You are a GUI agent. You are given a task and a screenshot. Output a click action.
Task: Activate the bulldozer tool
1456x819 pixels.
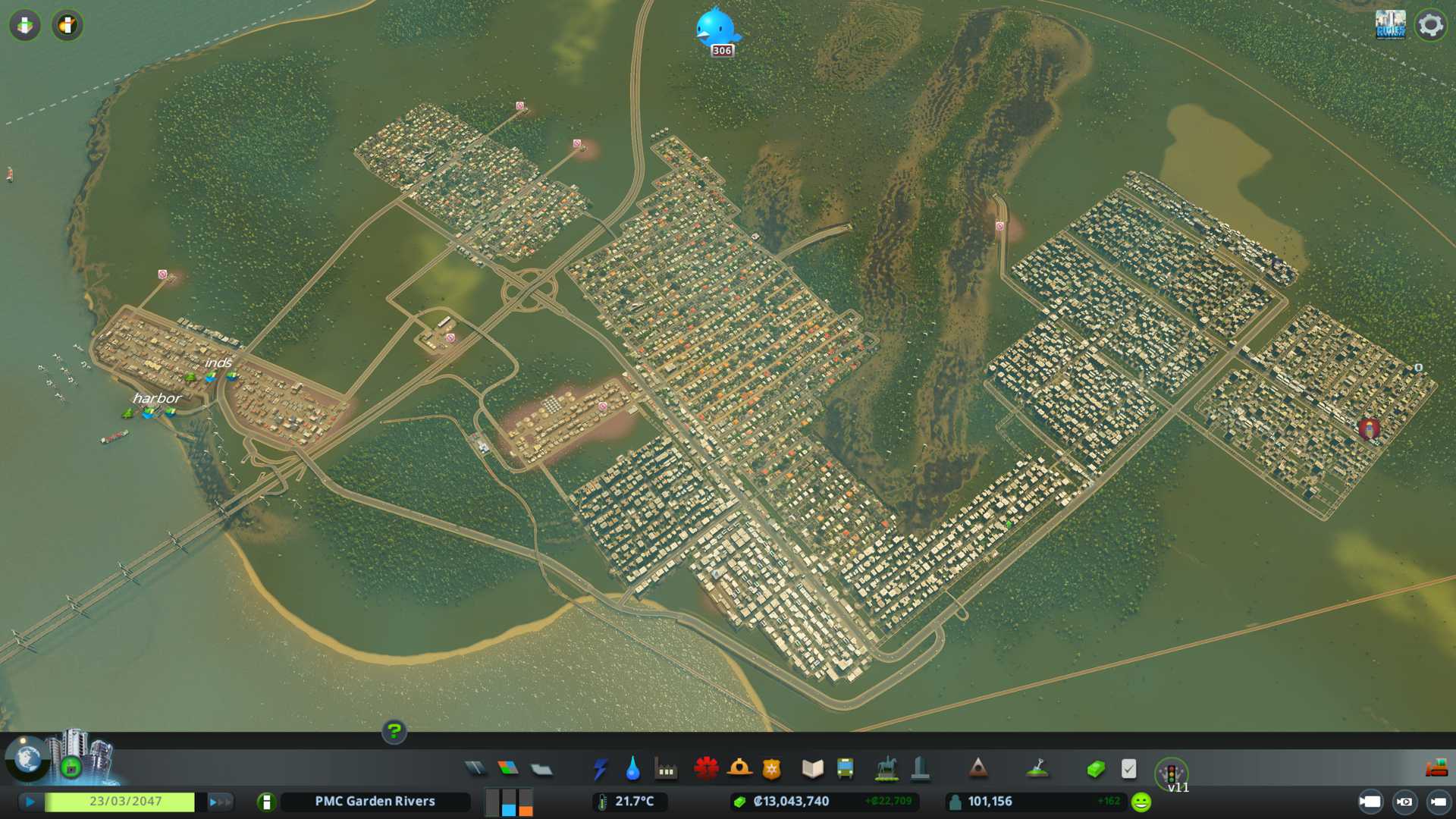point(1436,769)
